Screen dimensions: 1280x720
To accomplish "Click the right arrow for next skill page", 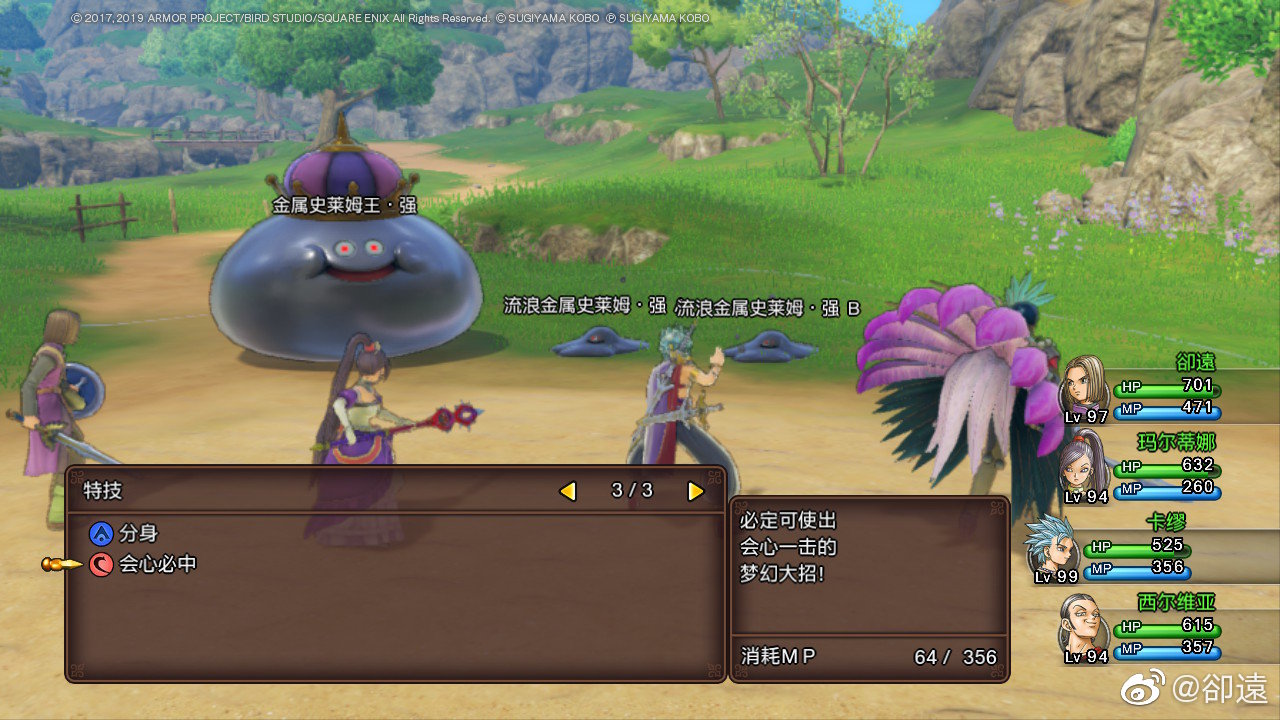I will (694, 491).
